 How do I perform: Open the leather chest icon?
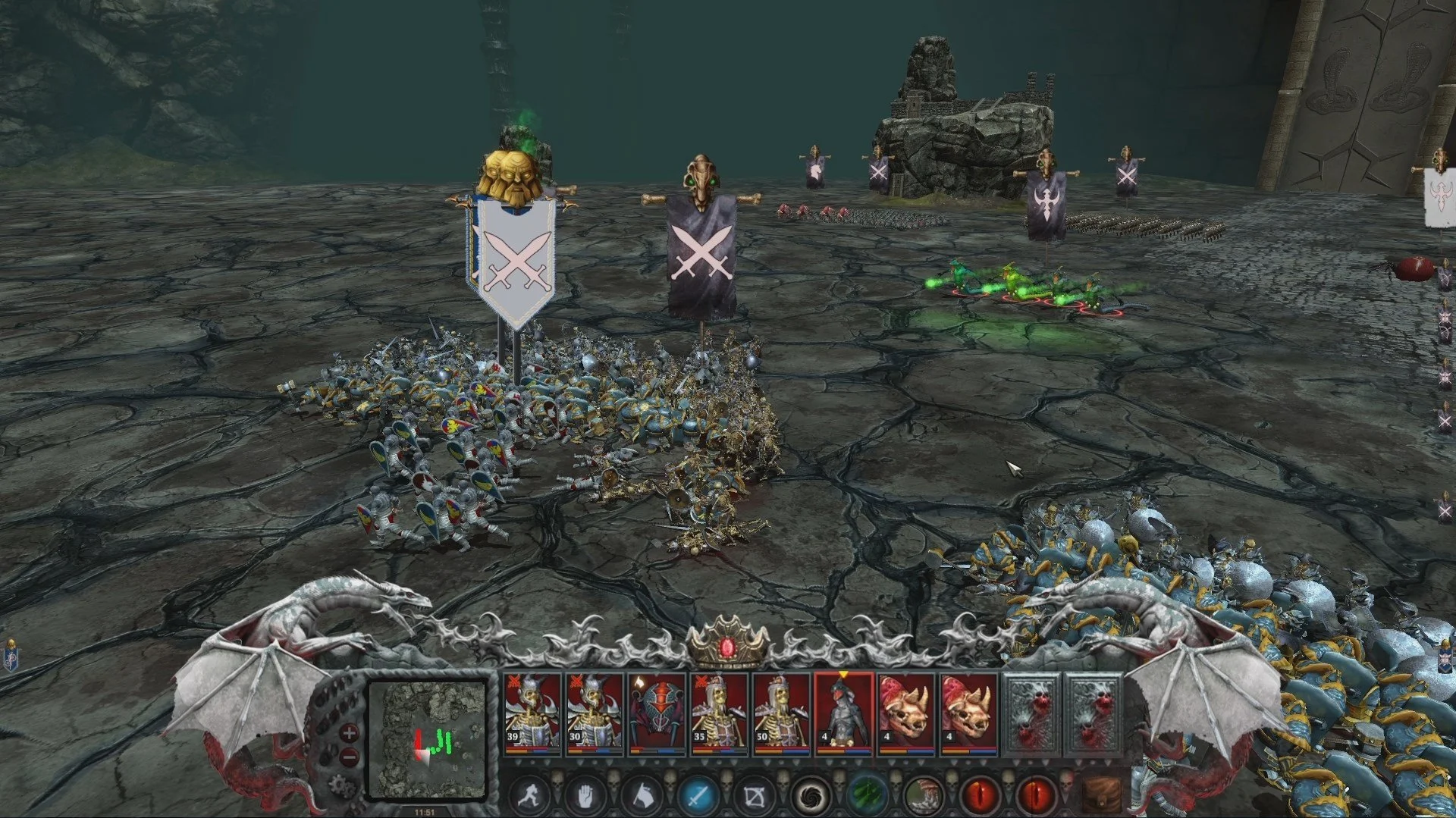(1101, 796)
